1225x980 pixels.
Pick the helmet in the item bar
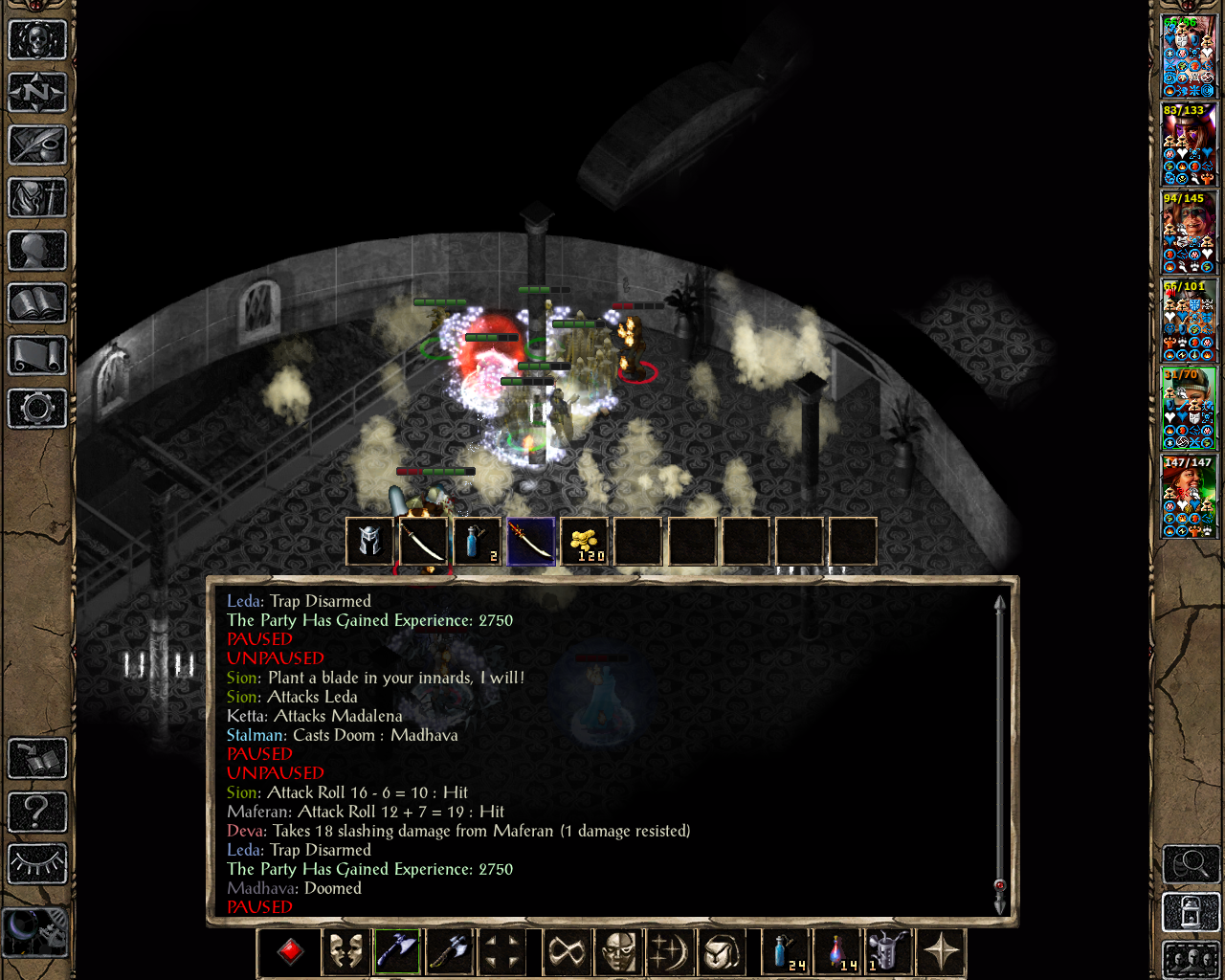tap(369, 542)
